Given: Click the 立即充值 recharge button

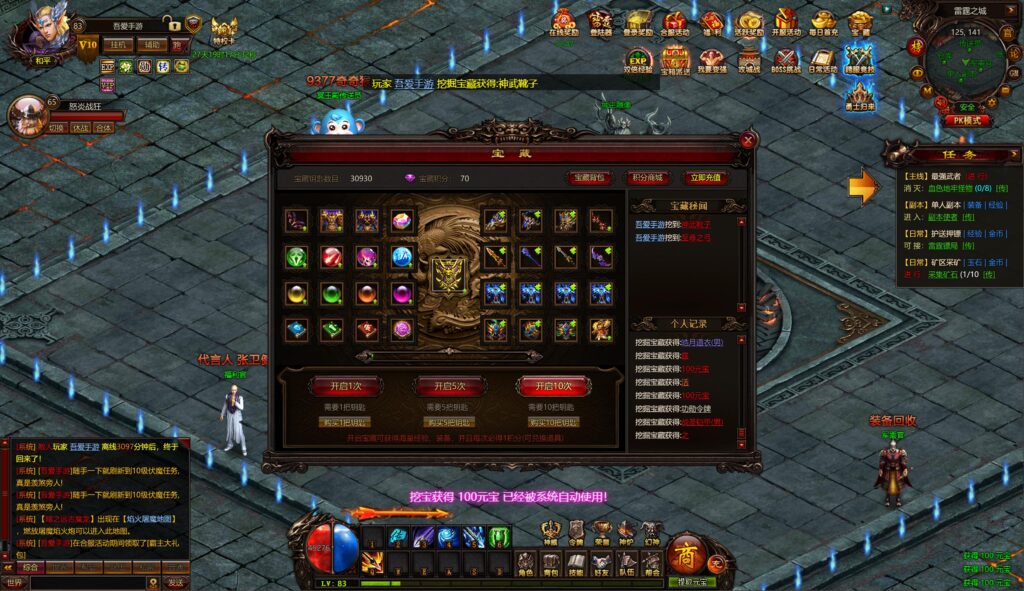Looking at the screenshot, I should [x=705, y=178].
